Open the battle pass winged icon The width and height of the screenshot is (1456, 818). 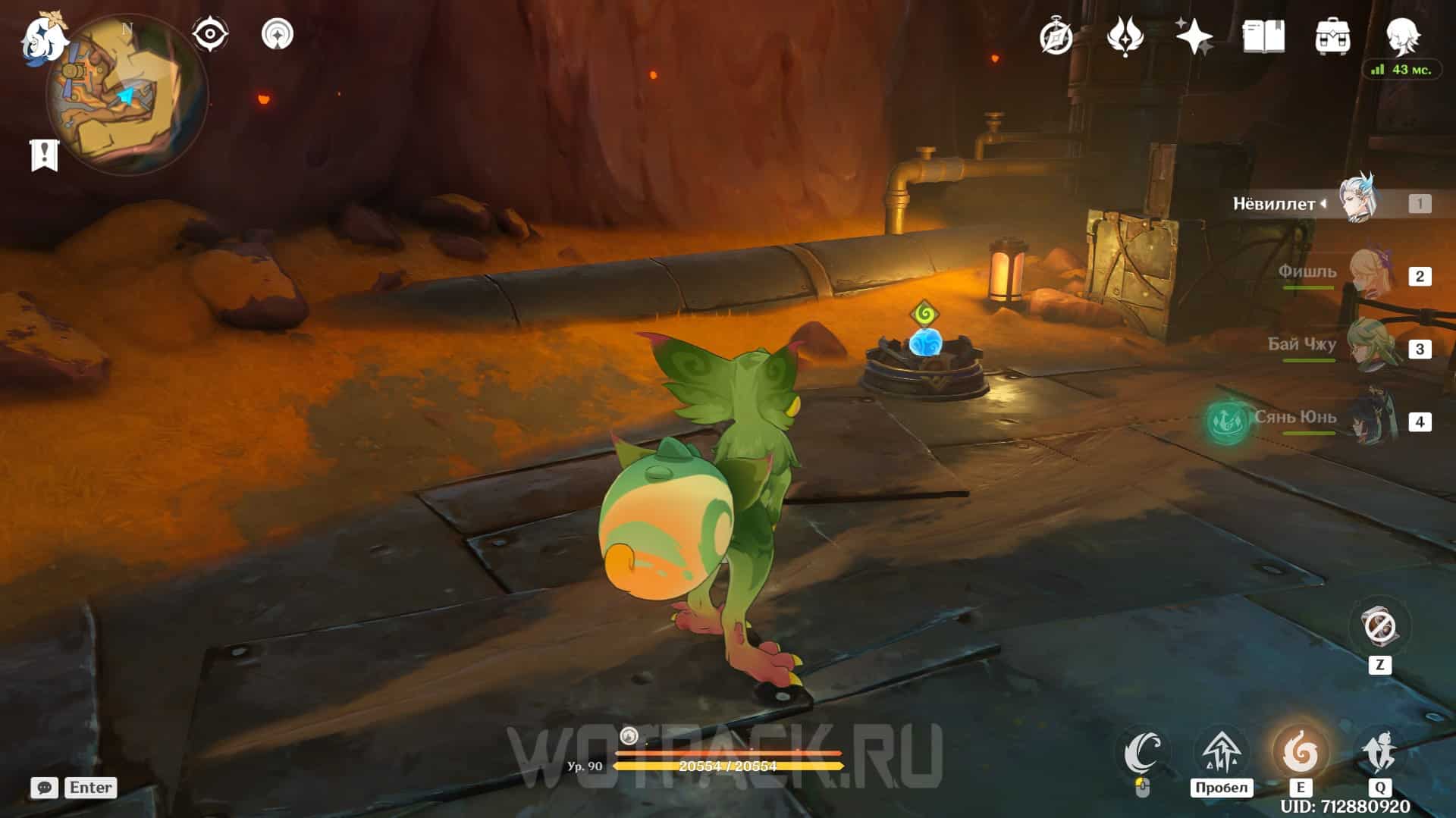click(1125, 36)
